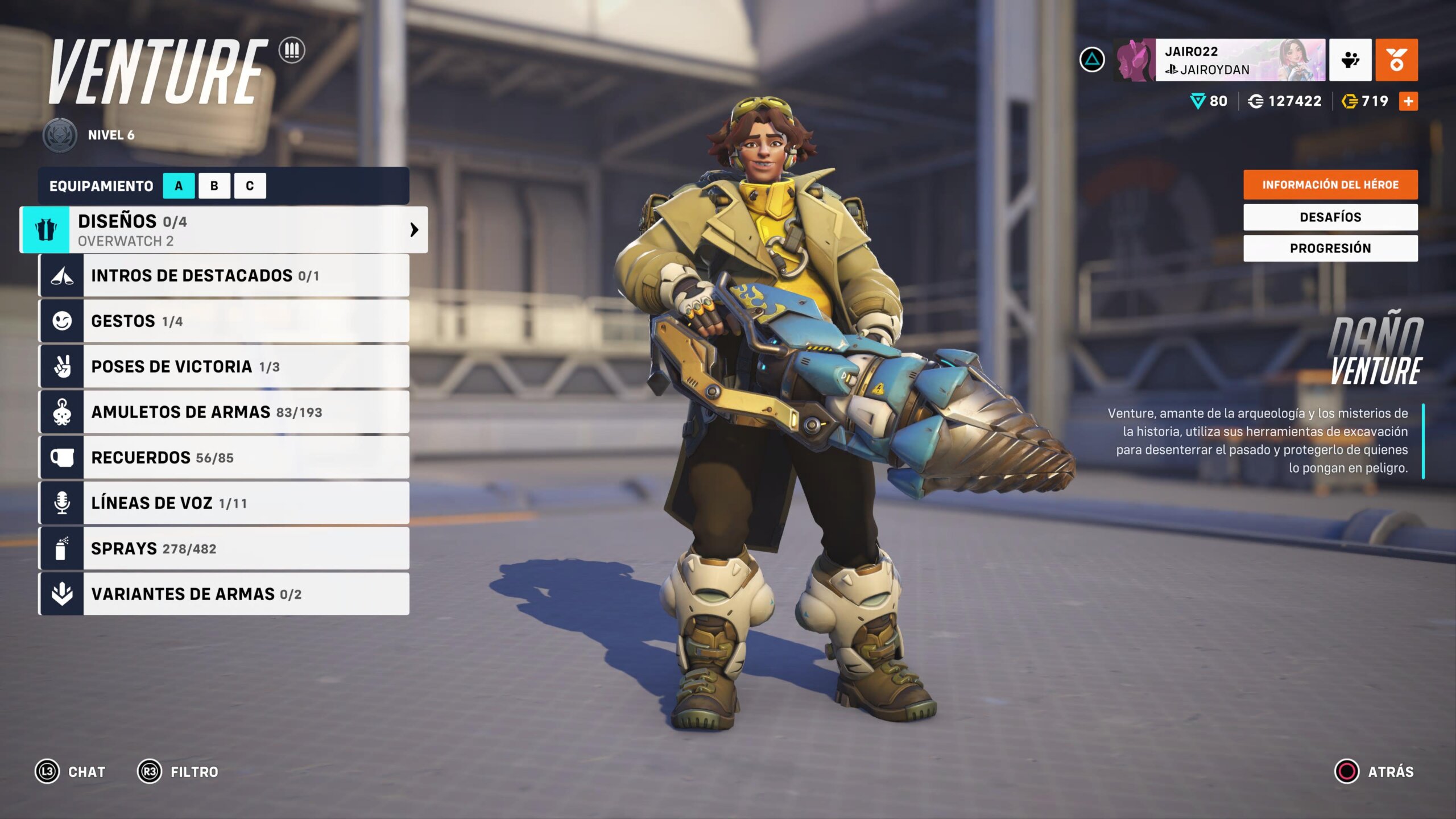Open the JAIRO22 player profile card
This screenshot has height=819, width=1456.
coord(1219,60)
